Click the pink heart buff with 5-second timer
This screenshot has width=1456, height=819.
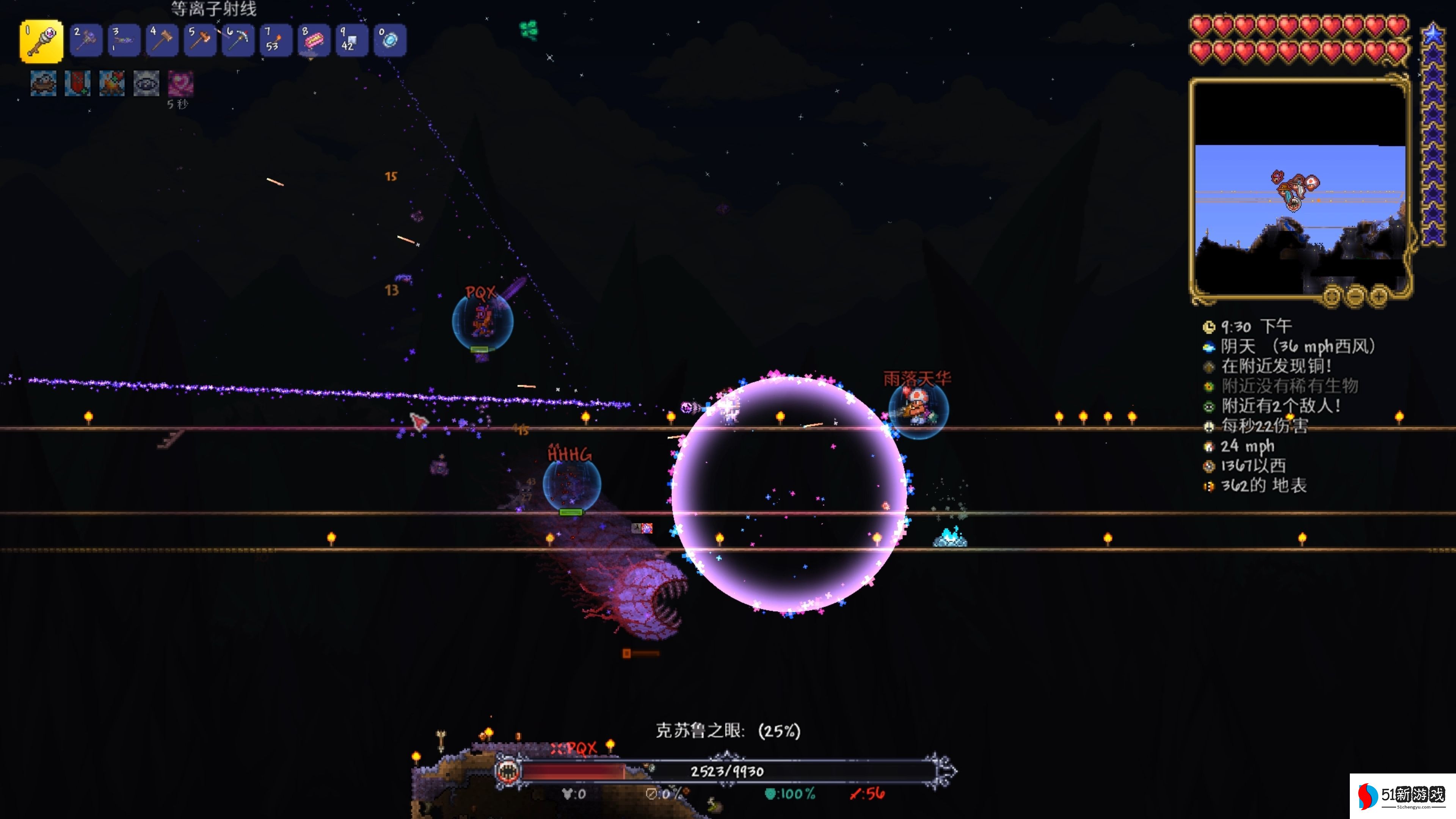click(181, 84)
